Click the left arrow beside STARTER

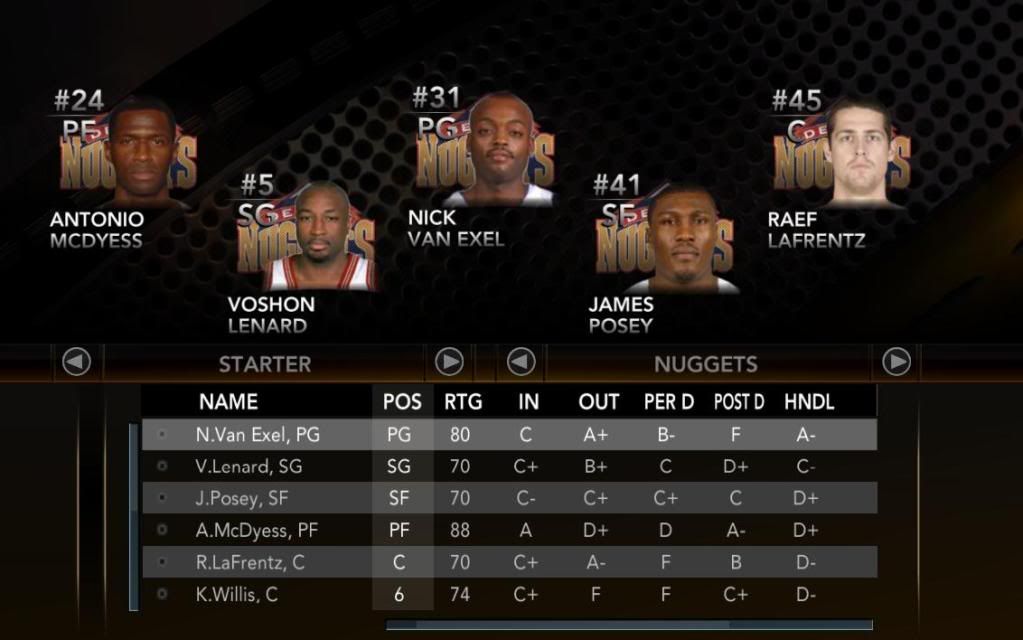(77, 362)
